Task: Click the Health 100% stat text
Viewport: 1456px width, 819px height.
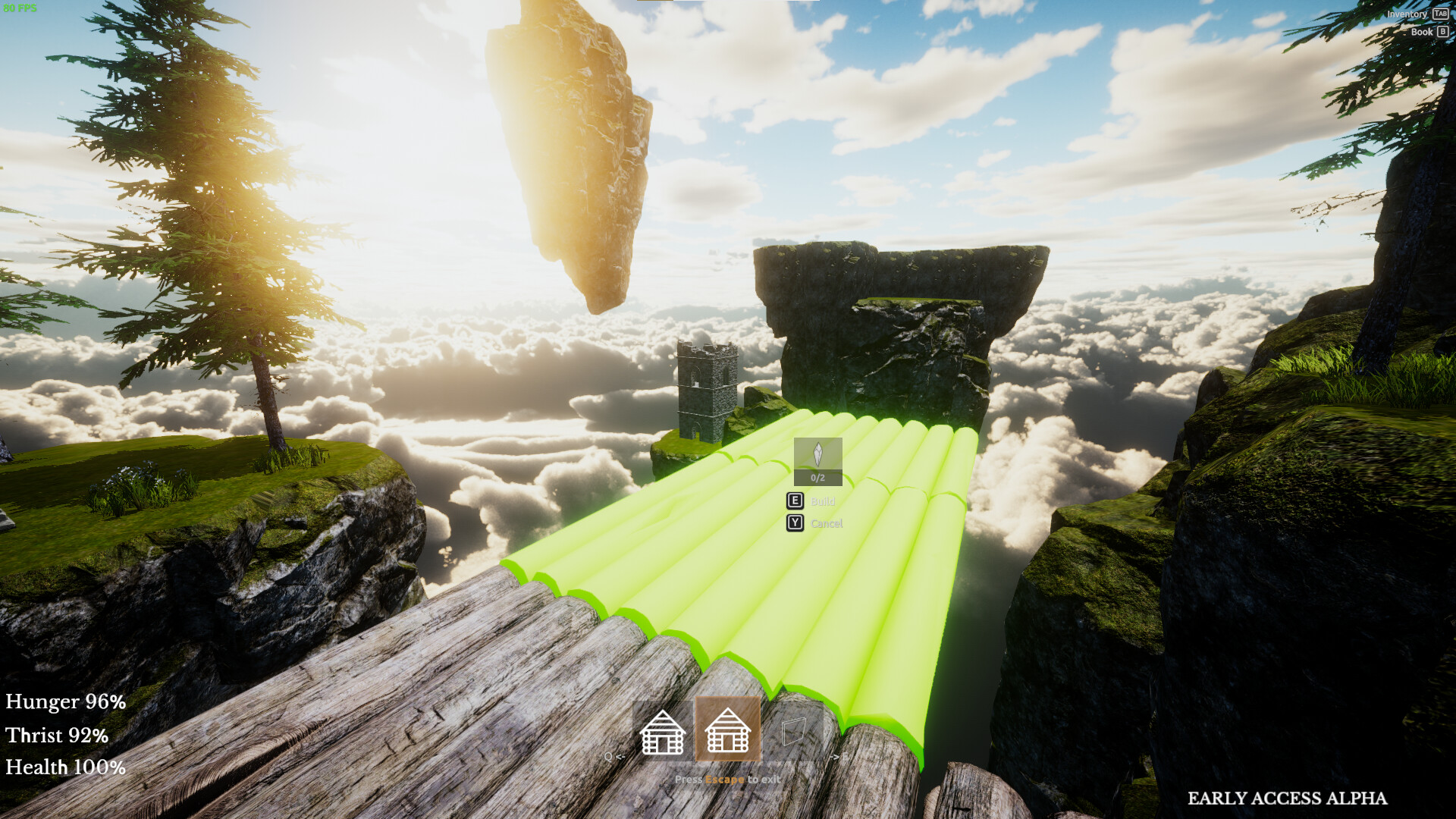Action: click(x=64, y=767)
